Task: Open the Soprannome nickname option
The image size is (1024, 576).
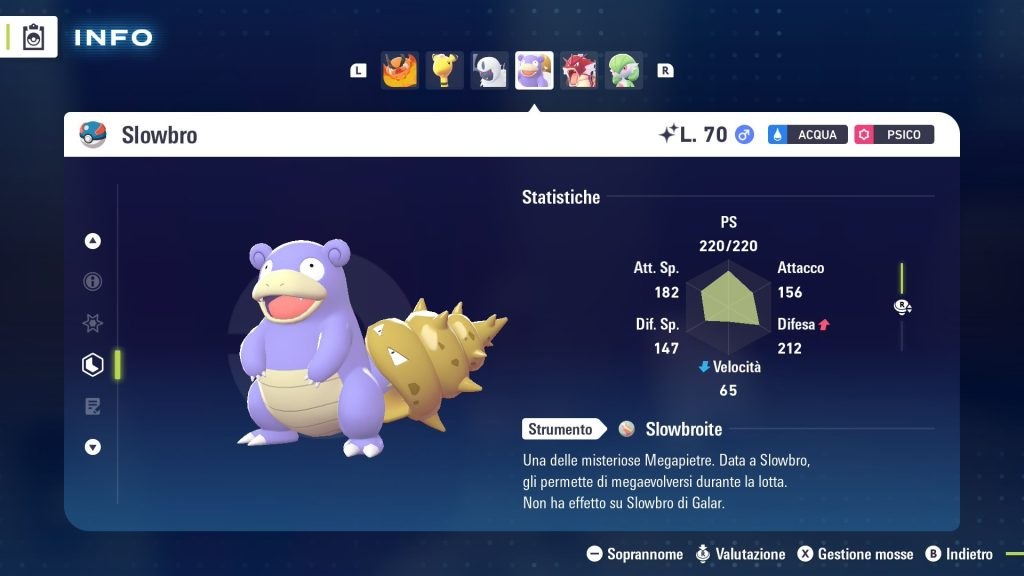Action: coord(635,554)
